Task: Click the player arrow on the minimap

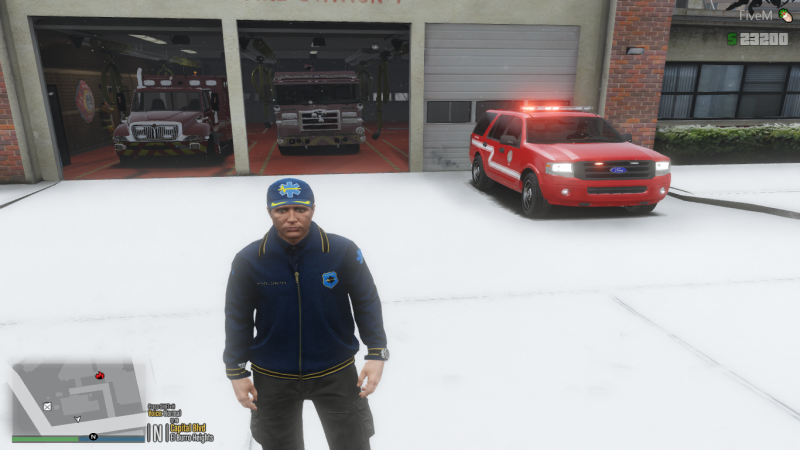Action: pos(78,419)
